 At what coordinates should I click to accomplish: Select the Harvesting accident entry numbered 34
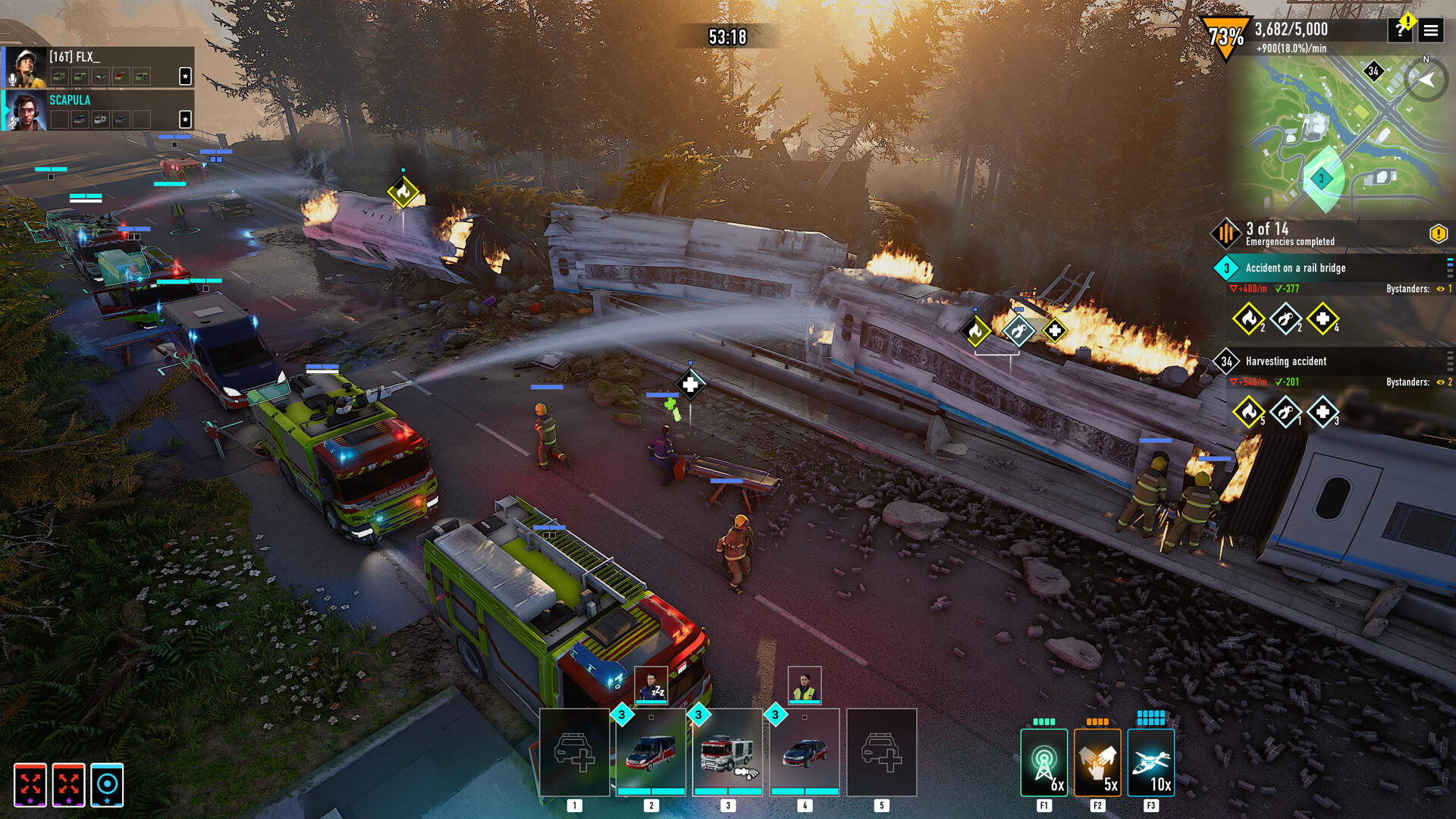[1225, 361]
